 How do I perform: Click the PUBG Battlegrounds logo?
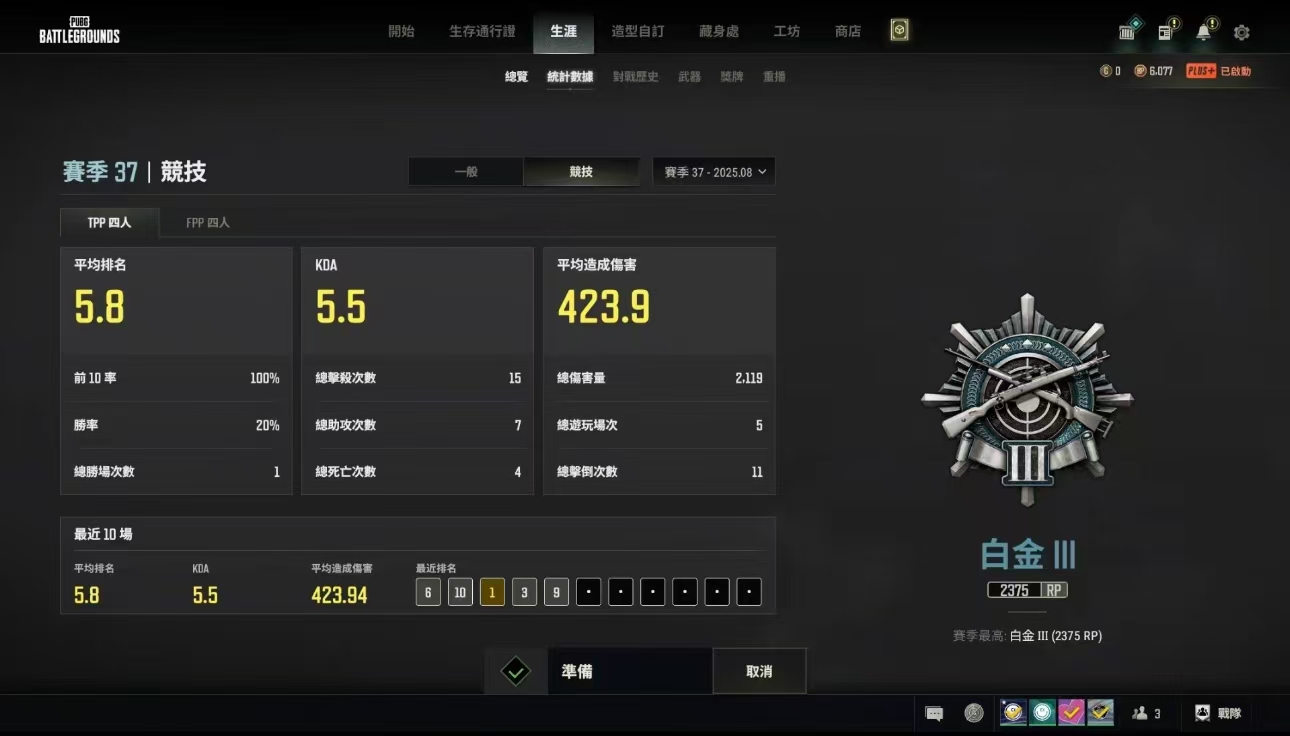click(78, 30)
